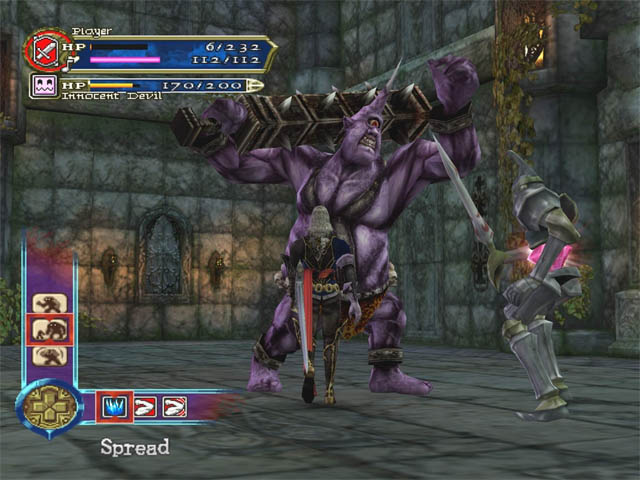This screenshot has height=480, width=640.
Task: Click the golden d-pad command emblem
Action: [48, 407]
